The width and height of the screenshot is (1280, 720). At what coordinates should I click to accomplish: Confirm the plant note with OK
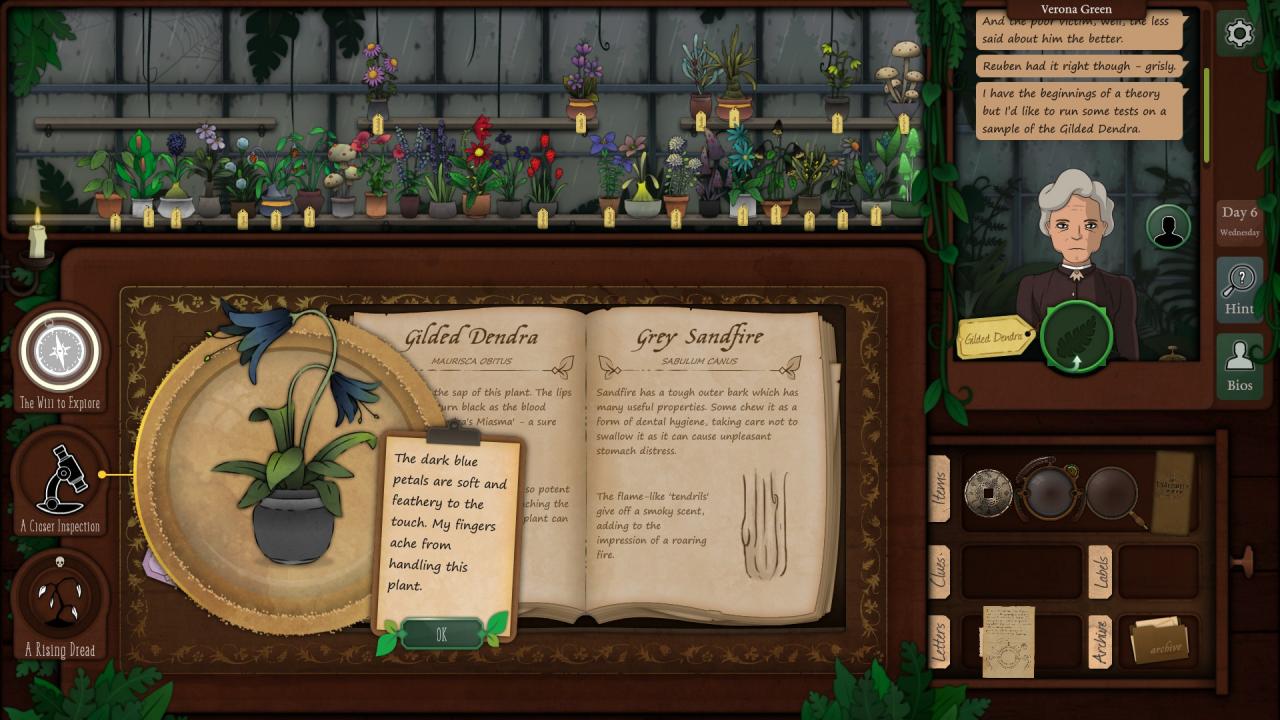click(x=441, y=635)
